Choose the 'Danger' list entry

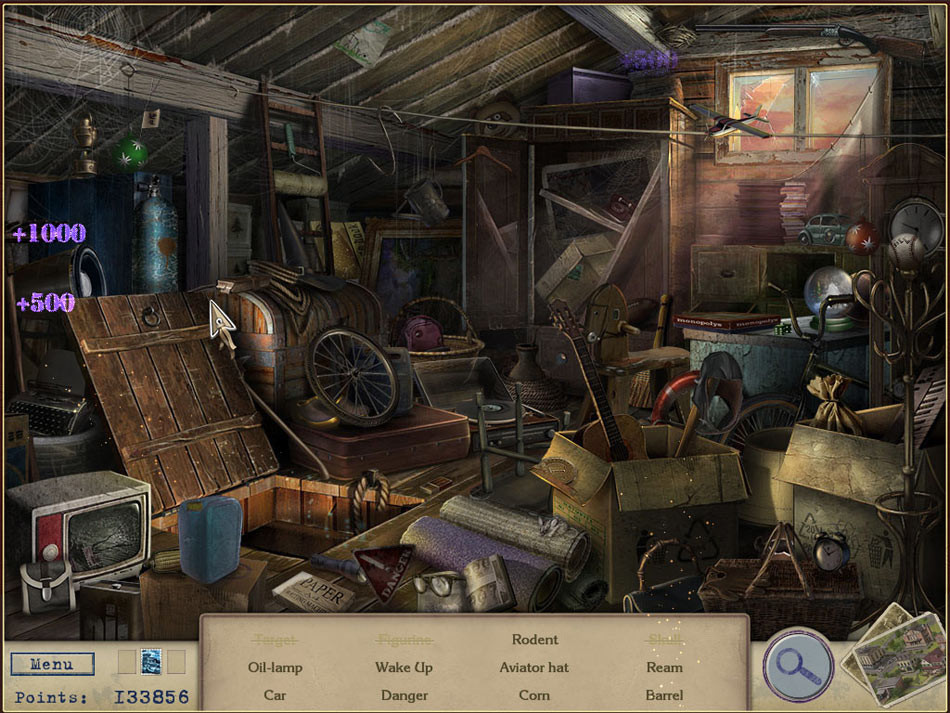tap(404, 695)
